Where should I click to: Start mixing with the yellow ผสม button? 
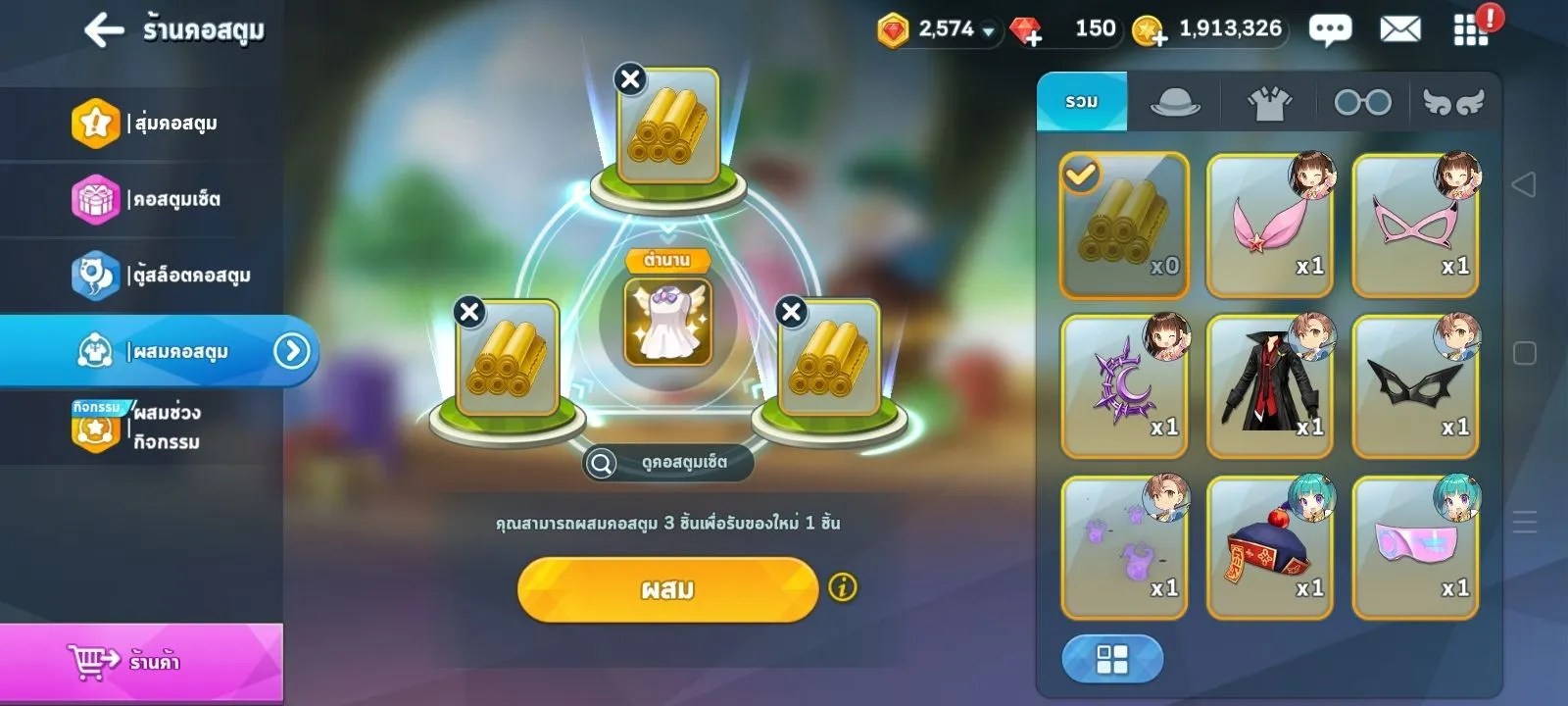click(x=667, y=589)
